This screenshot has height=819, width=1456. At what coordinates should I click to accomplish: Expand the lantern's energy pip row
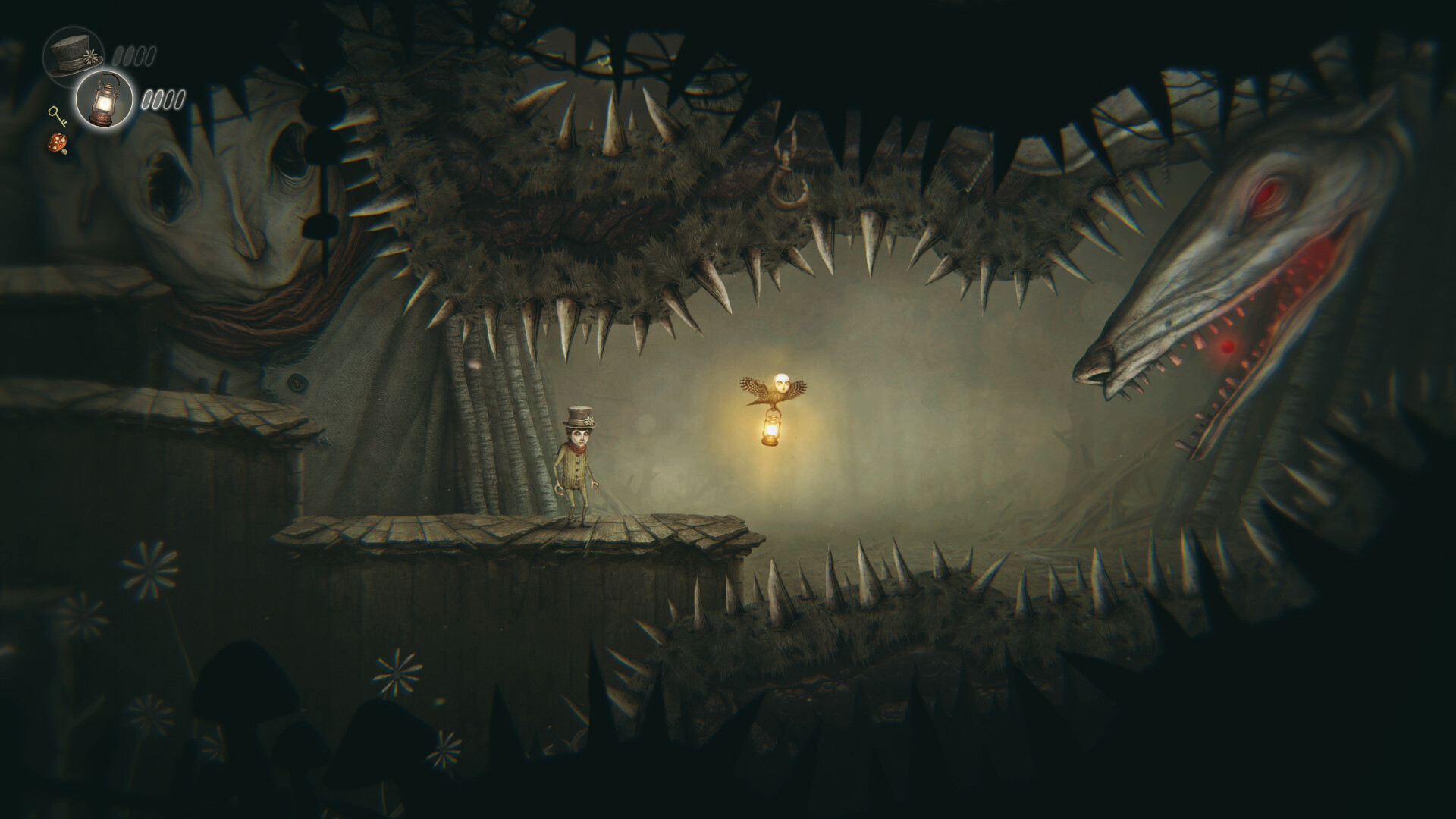click(164, 100)
